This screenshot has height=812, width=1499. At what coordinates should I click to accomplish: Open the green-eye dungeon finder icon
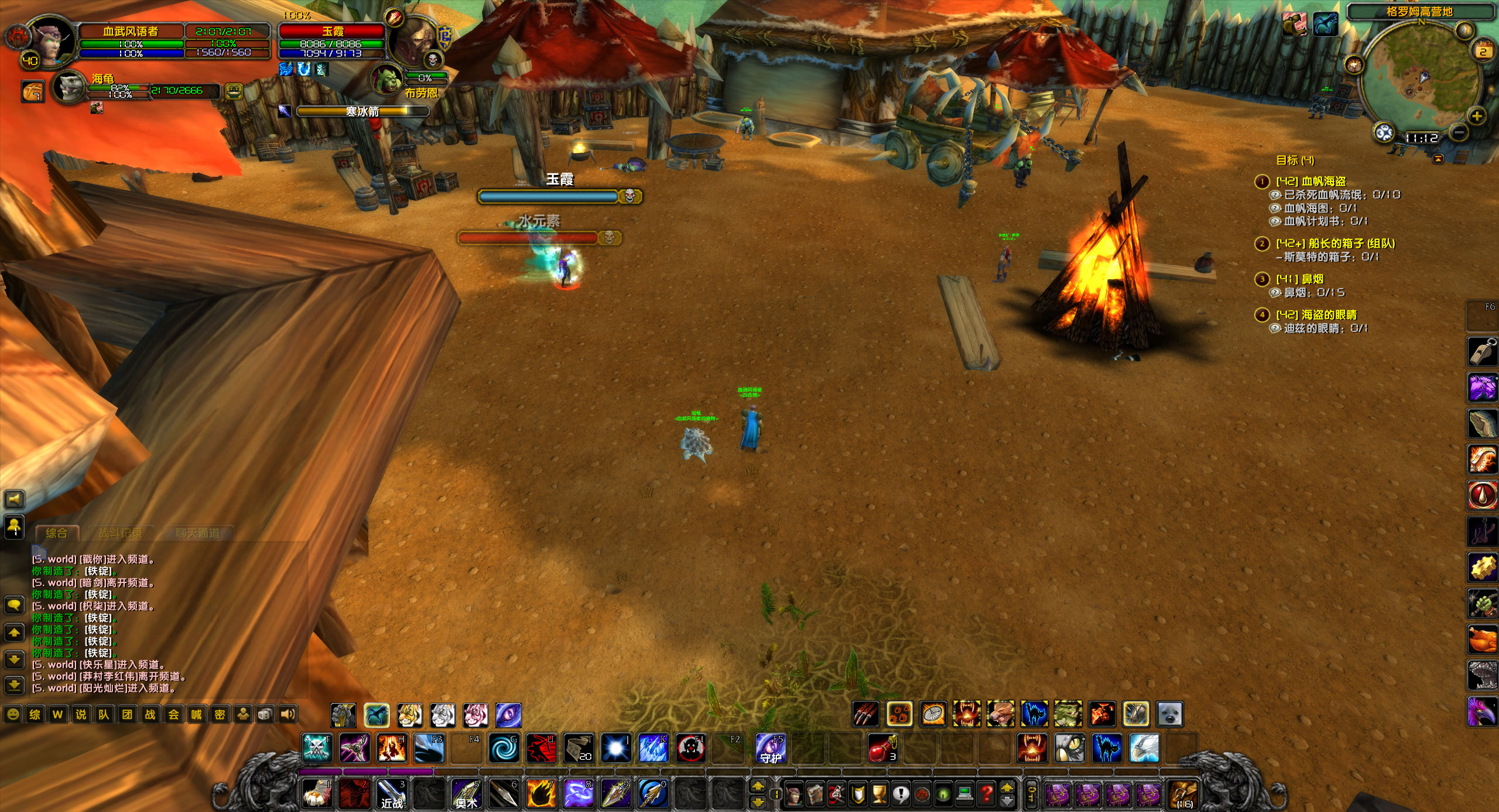pos(943,794)
